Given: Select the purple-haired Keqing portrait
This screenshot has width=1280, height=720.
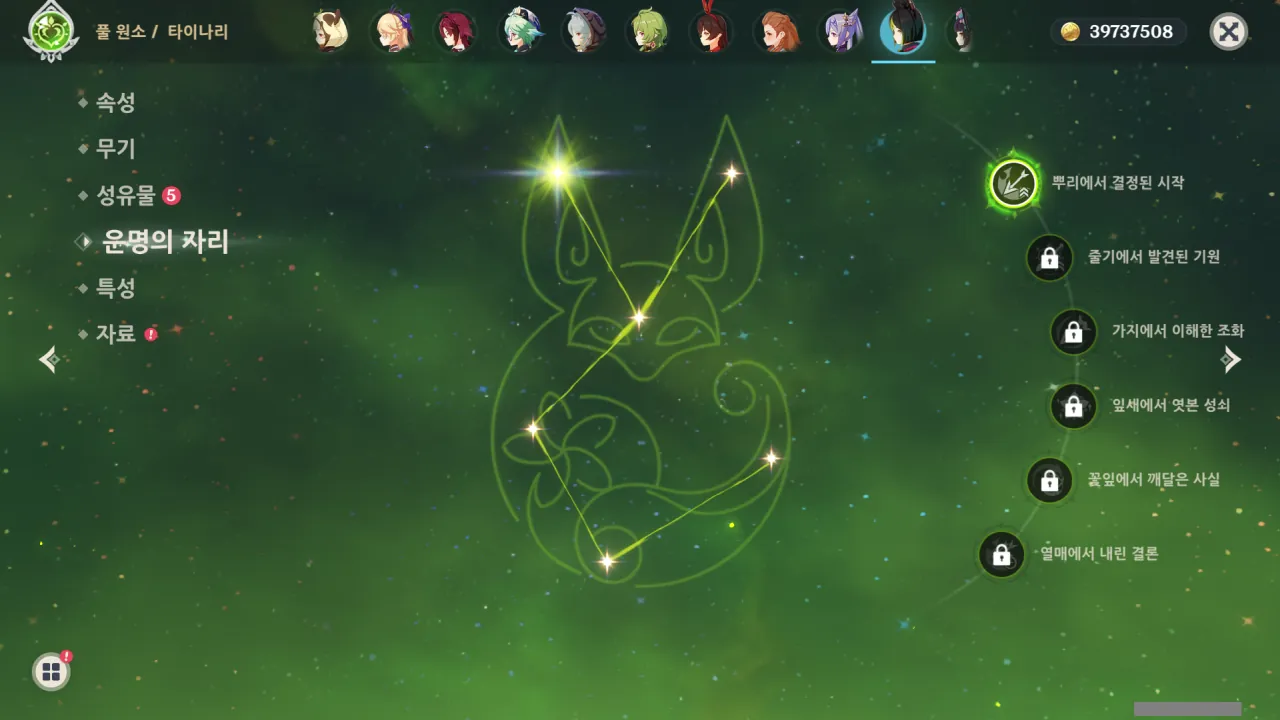Looking at the screenshot, I should 838,32.
